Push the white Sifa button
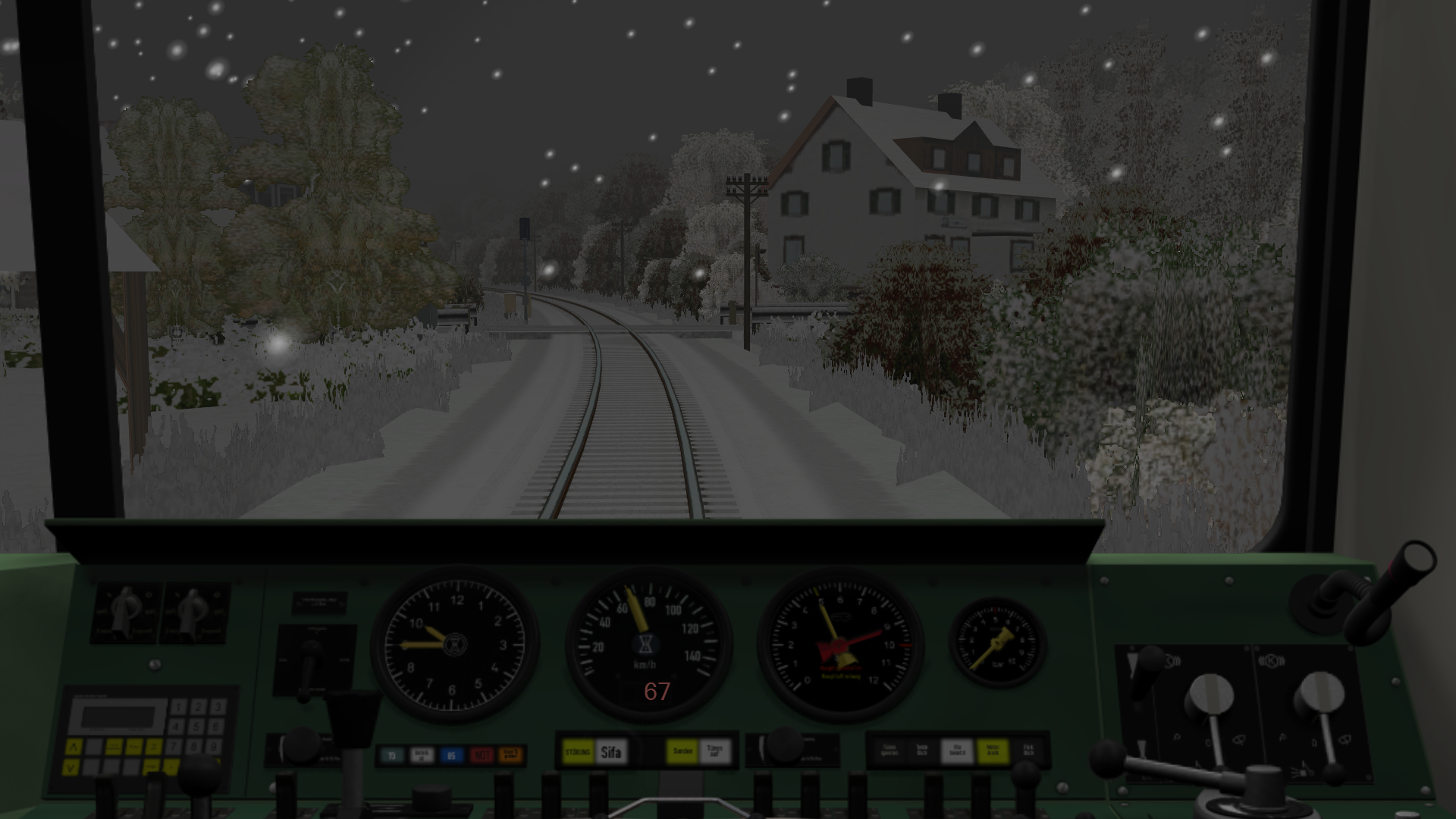 [x=610, y=752]
